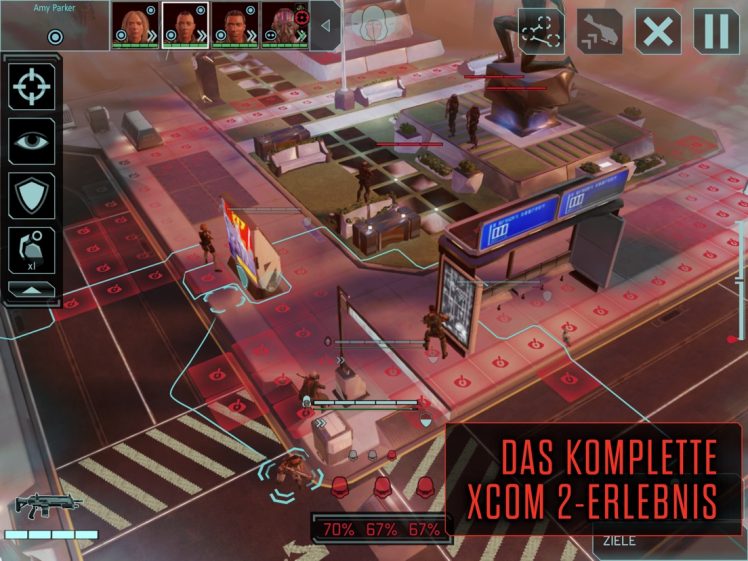Activate the shield Hunker Down ability
Viewport: 748px width, 561px height.
33,195
